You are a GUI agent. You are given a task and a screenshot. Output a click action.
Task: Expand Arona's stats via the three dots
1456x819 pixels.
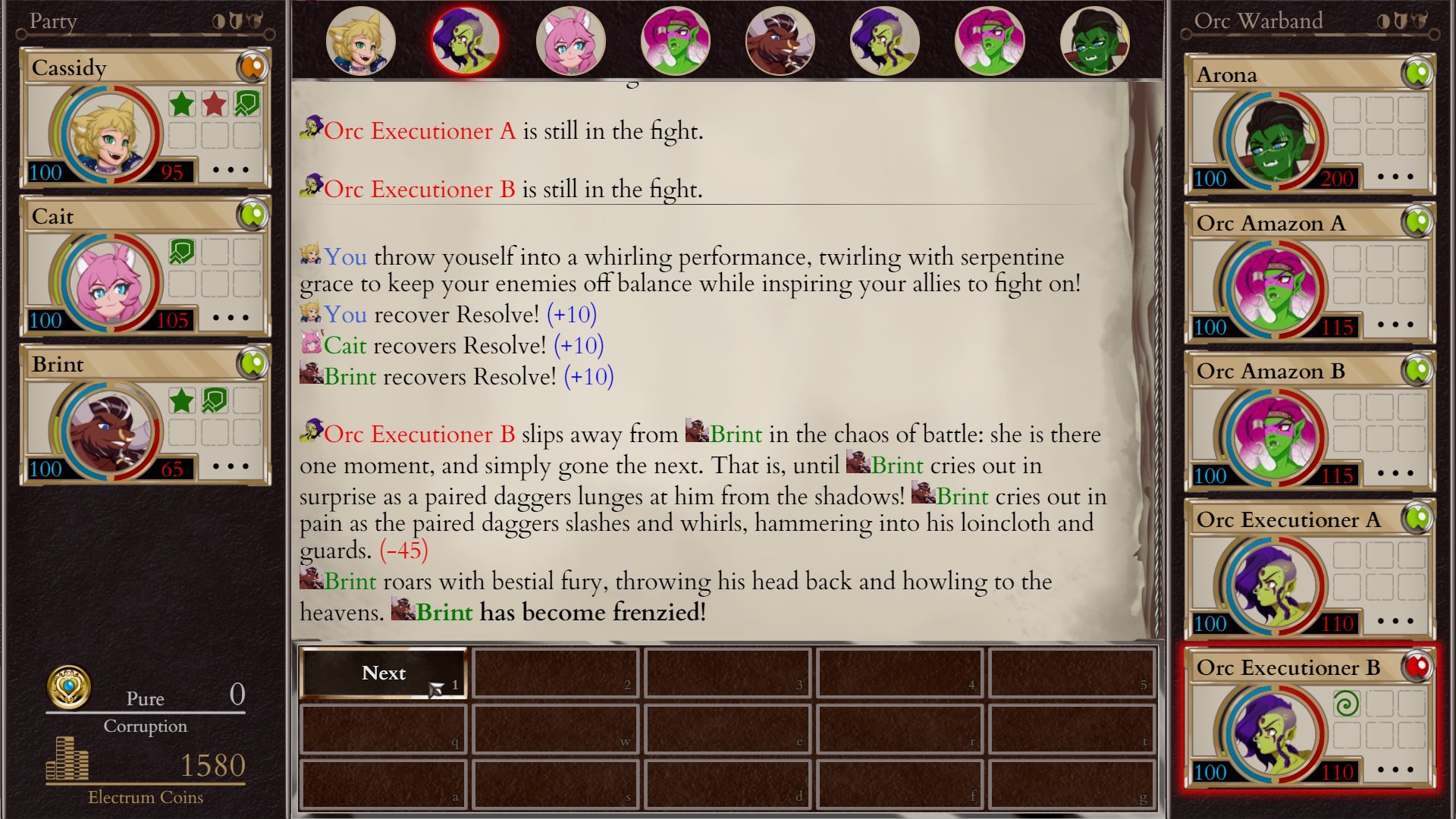1395,178
